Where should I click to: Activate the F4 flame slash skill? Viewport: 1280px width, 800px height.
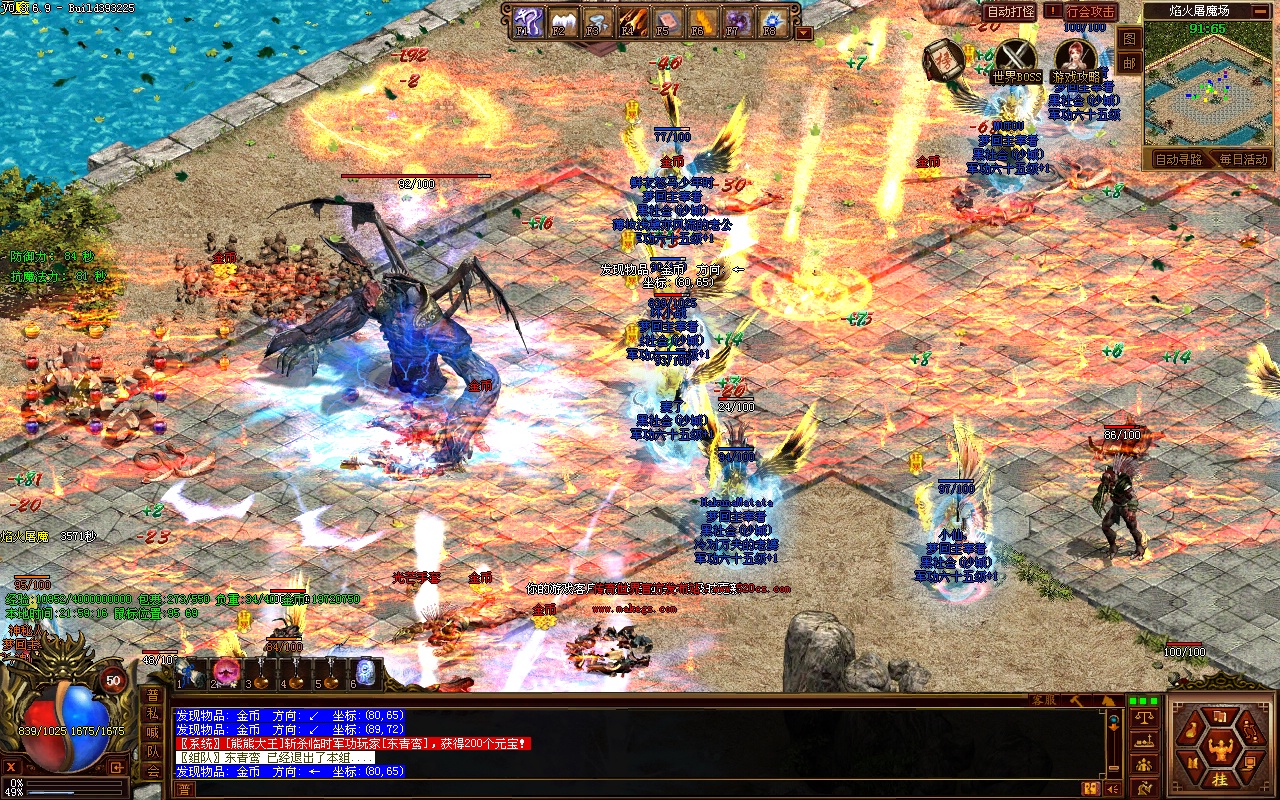pyautogui.click(x=632, y=21)
